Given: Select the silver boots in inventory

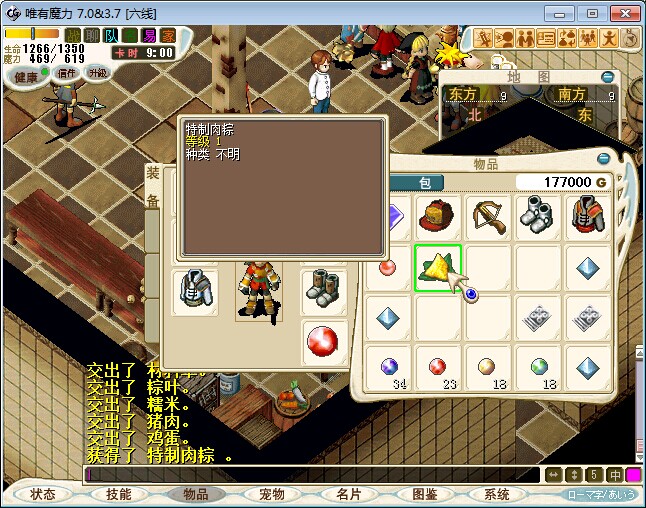Looking at the screenshot, I should (x=539, y=216).
